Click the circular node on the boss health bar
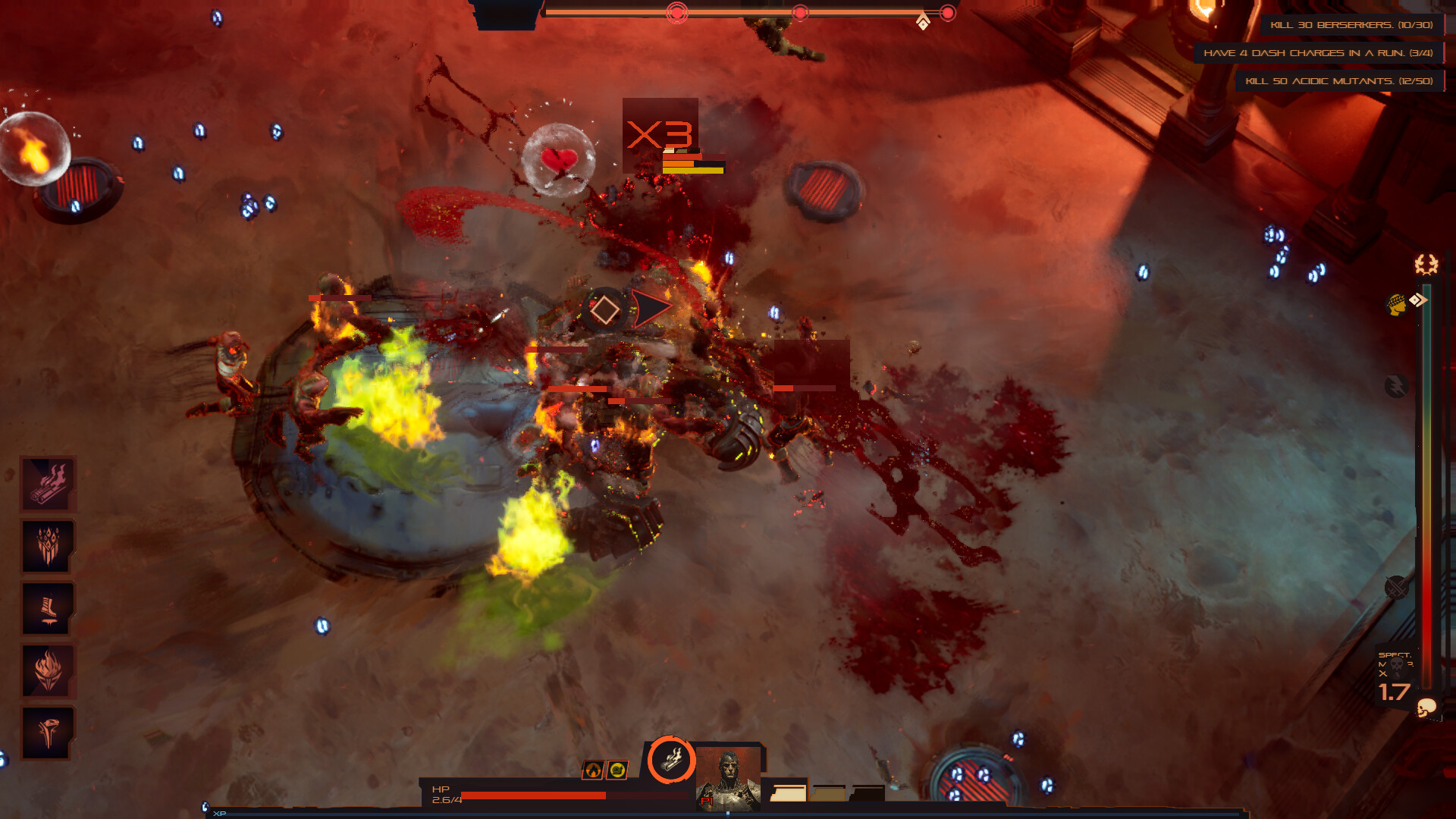Viewport: 1456px width, 819px height. click(x=675, y=11)
